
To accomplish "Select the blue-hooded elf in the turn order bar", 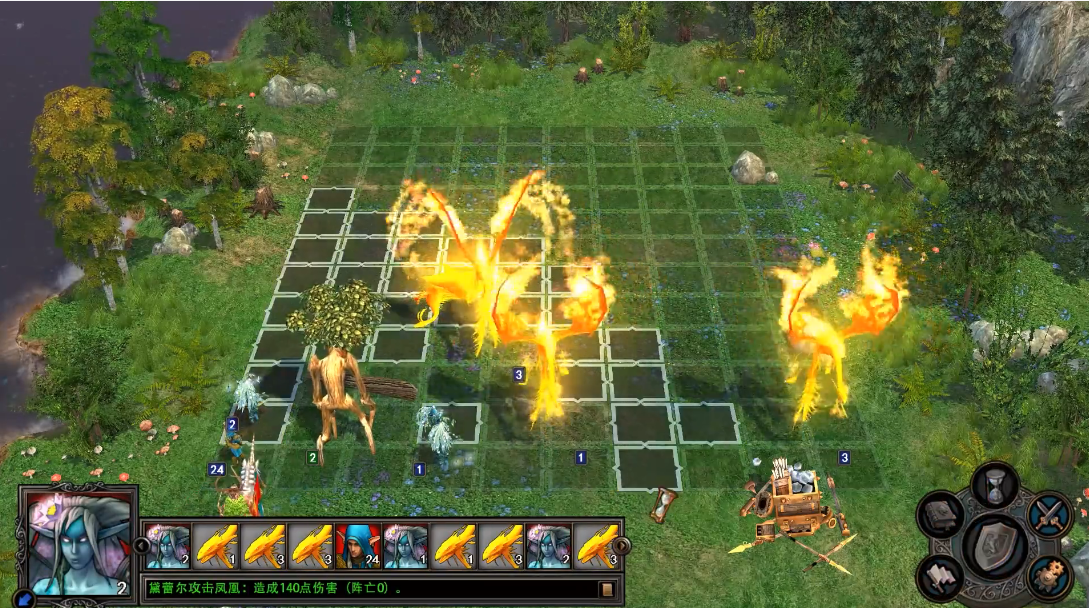I will point(359,546).
